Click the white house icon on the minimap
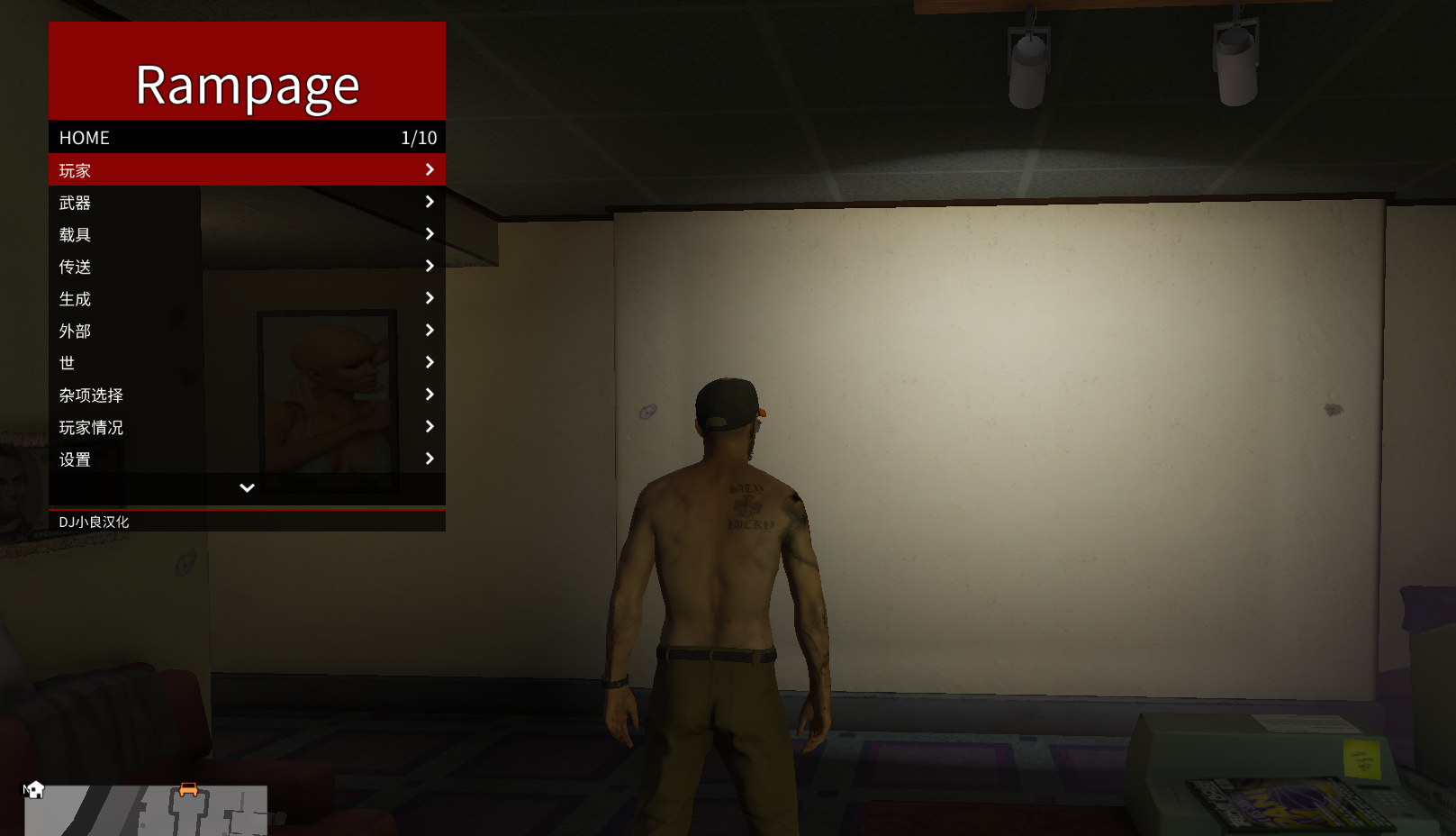This screenshot has height=836, width=1456. click(x=36, y=790)
